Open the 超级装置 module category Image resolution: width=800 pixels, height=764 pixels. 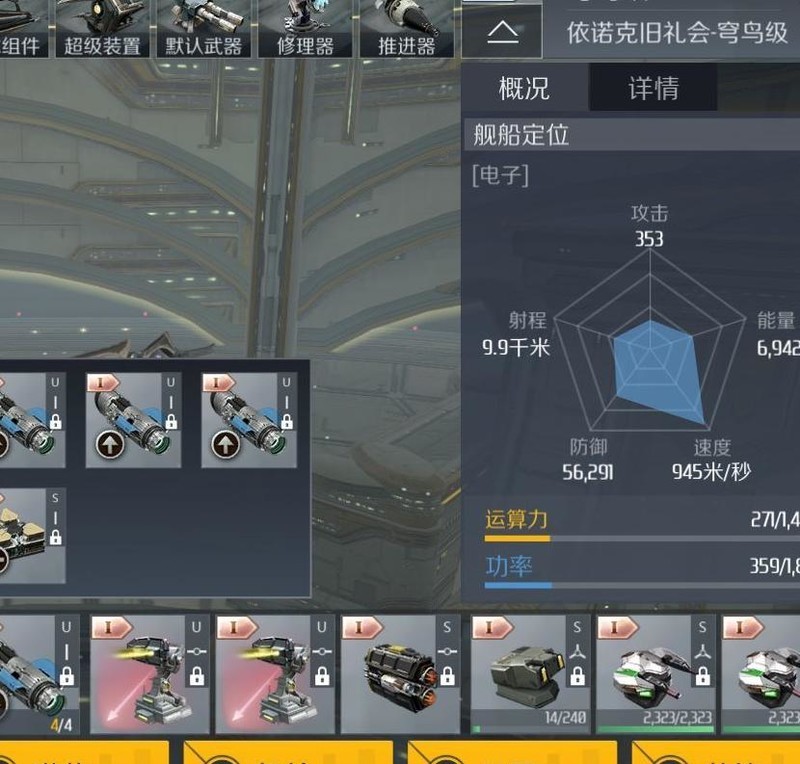point(102,29)
